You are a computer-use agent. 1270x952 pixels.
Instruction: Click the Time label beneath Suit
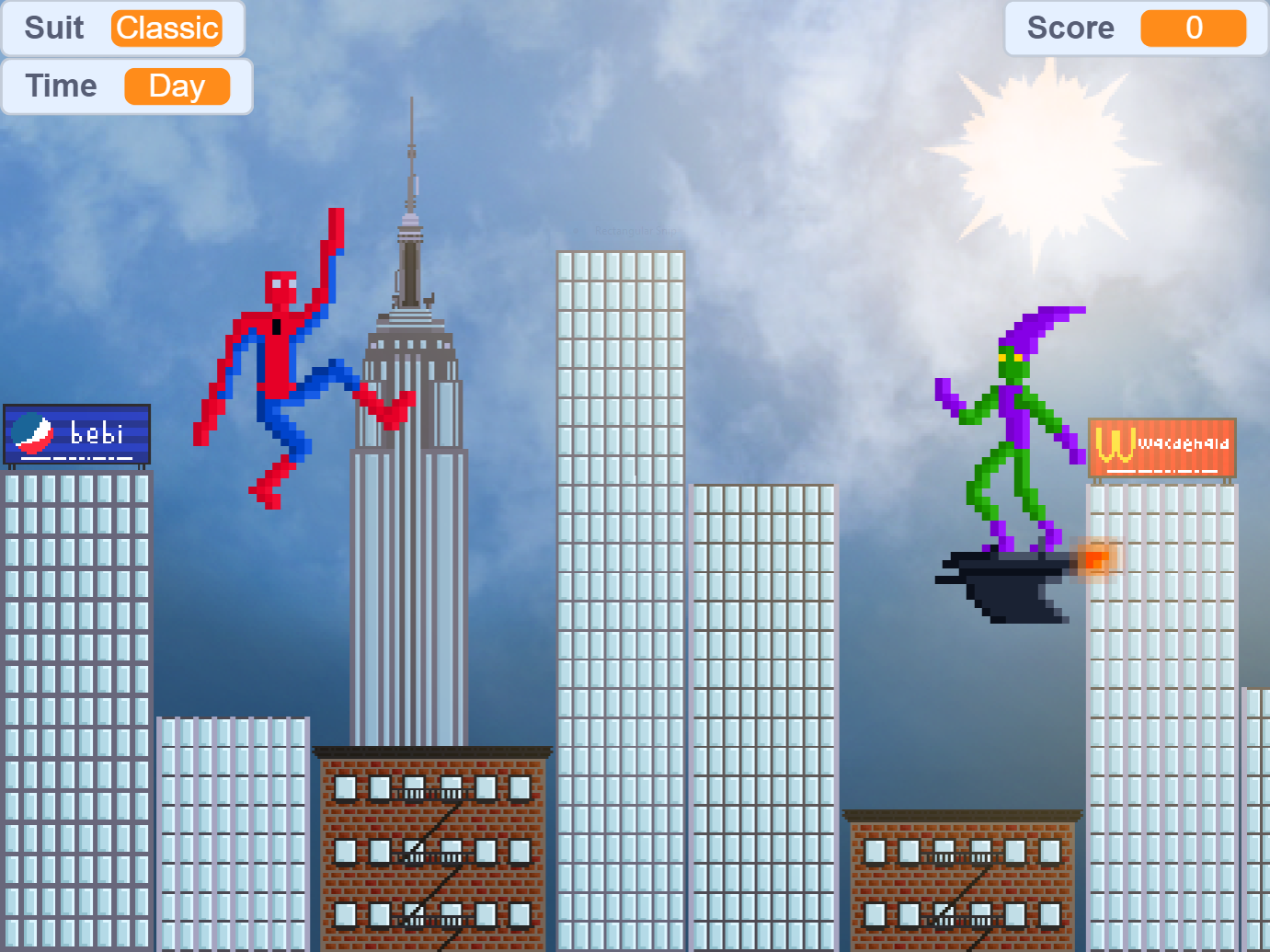point(60,86)
